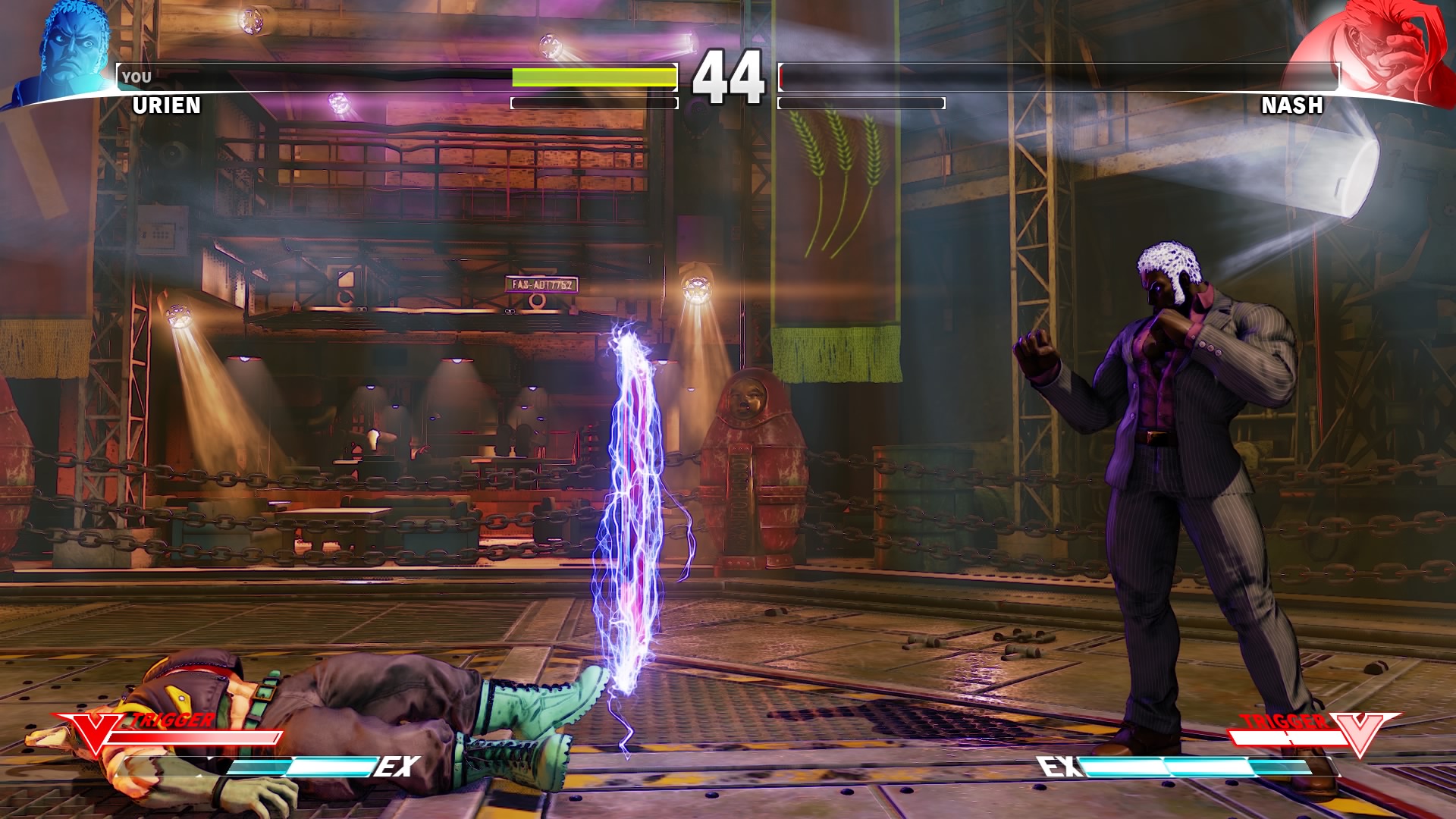Screen dimensions: 1456x819
Task: Select the URIEN name label
Action: point(165,106)
